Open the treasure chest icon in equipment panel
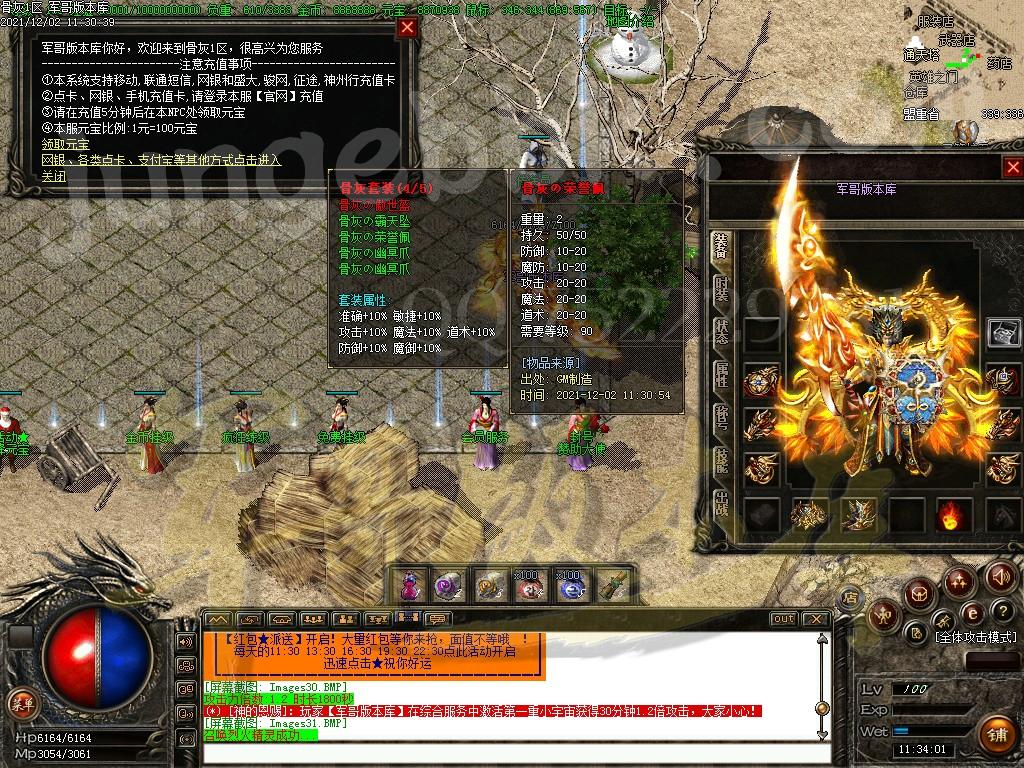The image size is (1024, 768). (x=1003, y=332)
